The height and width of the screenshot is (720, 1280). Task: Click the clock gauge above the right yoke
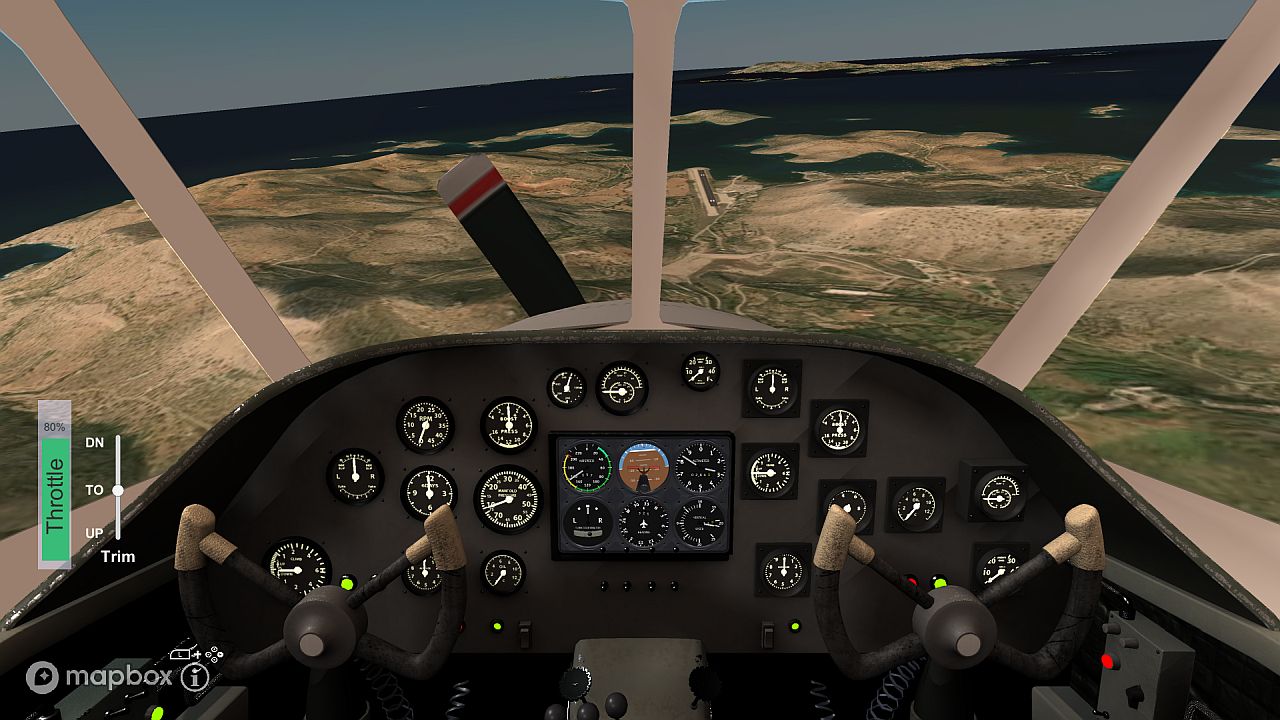(782, 573)
